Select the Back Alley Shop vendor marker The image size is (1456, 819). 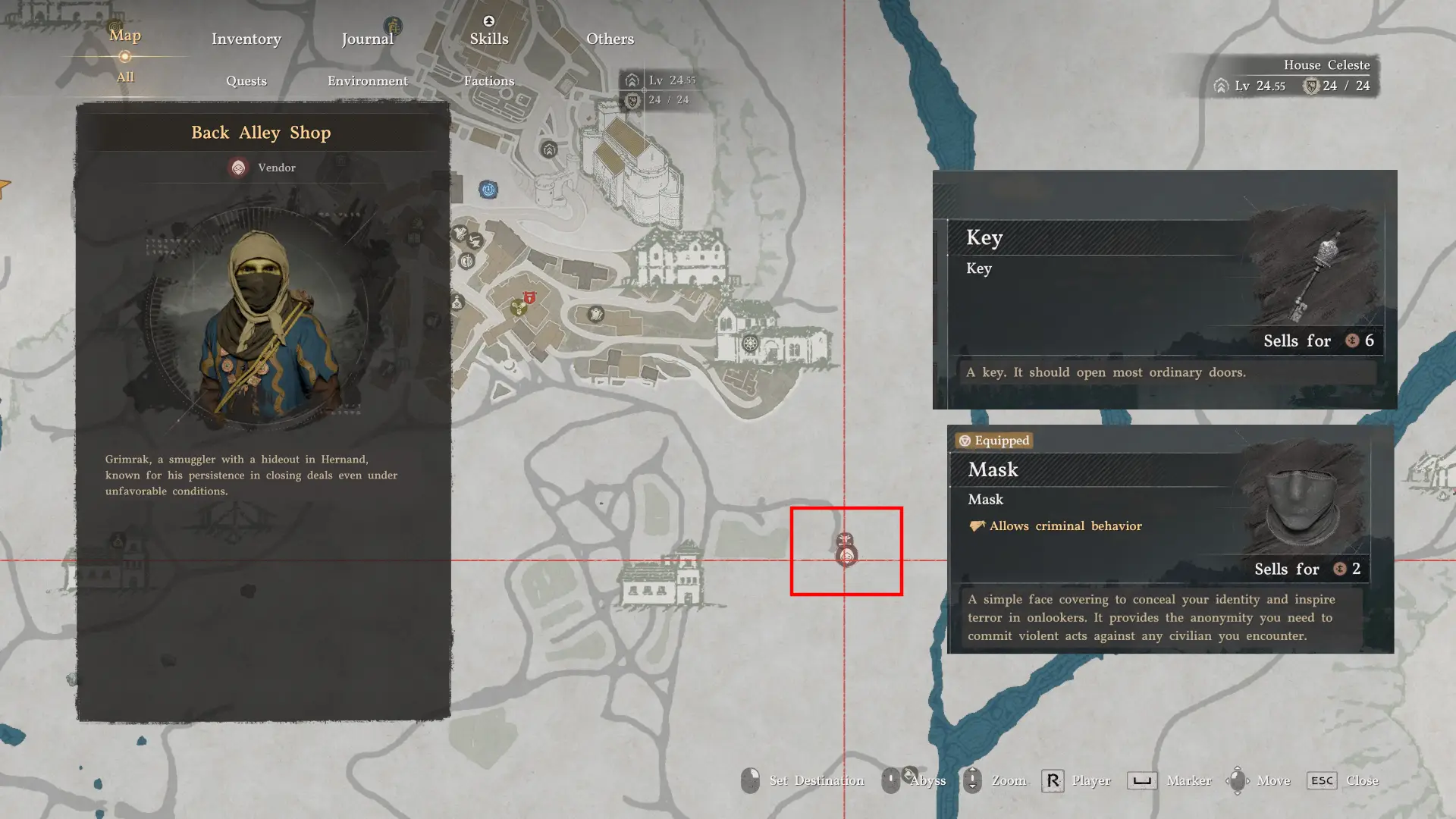click(846, 557)
